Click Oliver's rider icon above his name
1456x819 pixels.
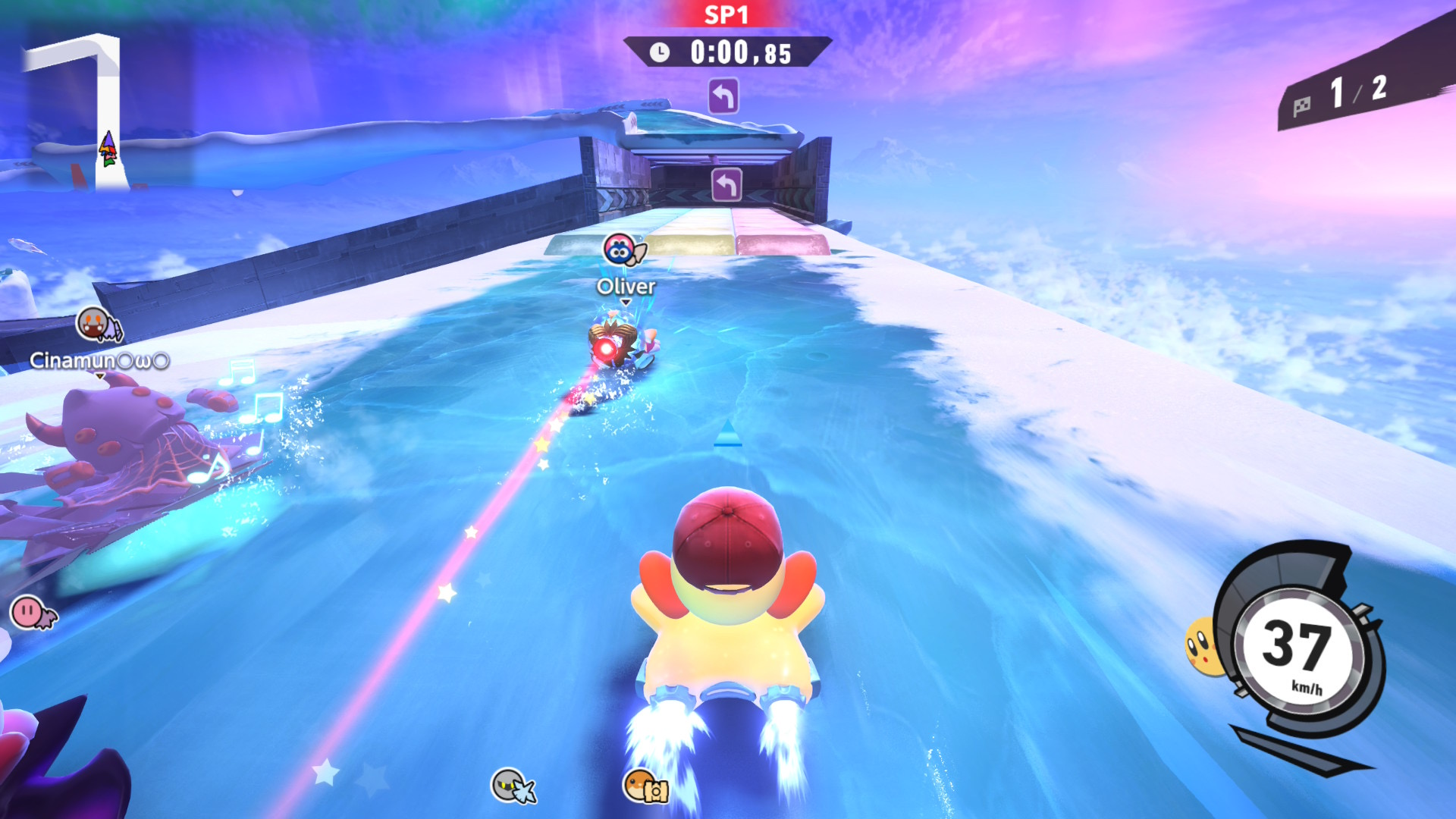[623, 249]
